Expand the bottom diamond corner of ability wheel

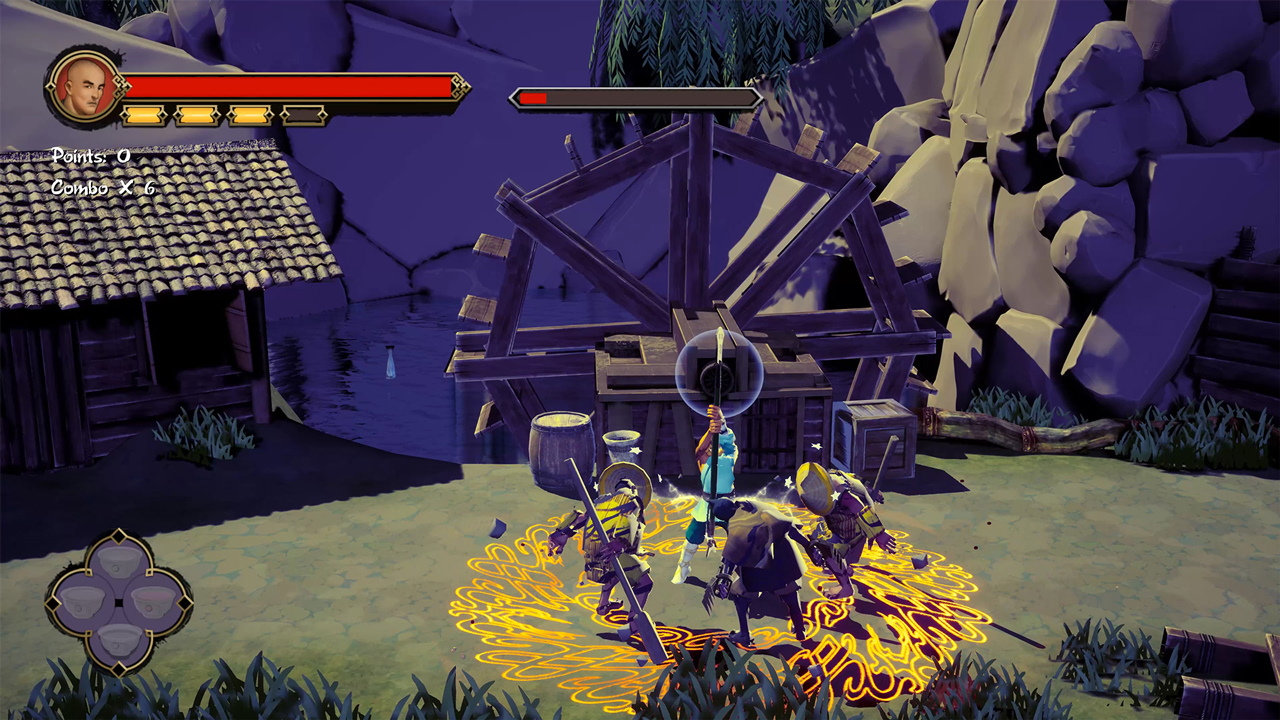pyautogui.click(x=118, y=666)
